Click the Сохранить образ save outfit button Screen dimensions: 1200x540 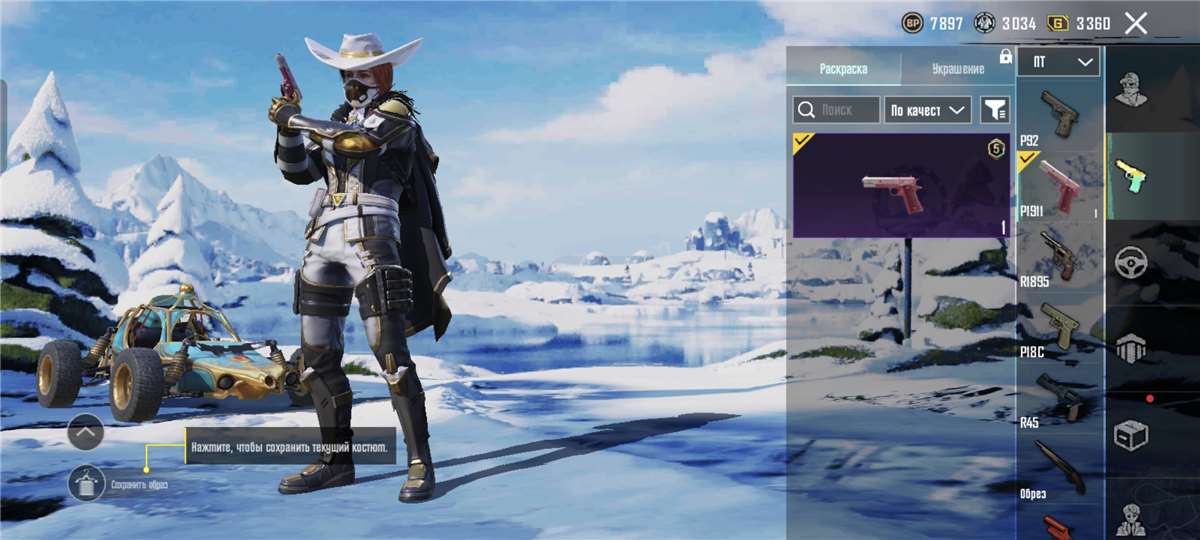tap(87, 485)
